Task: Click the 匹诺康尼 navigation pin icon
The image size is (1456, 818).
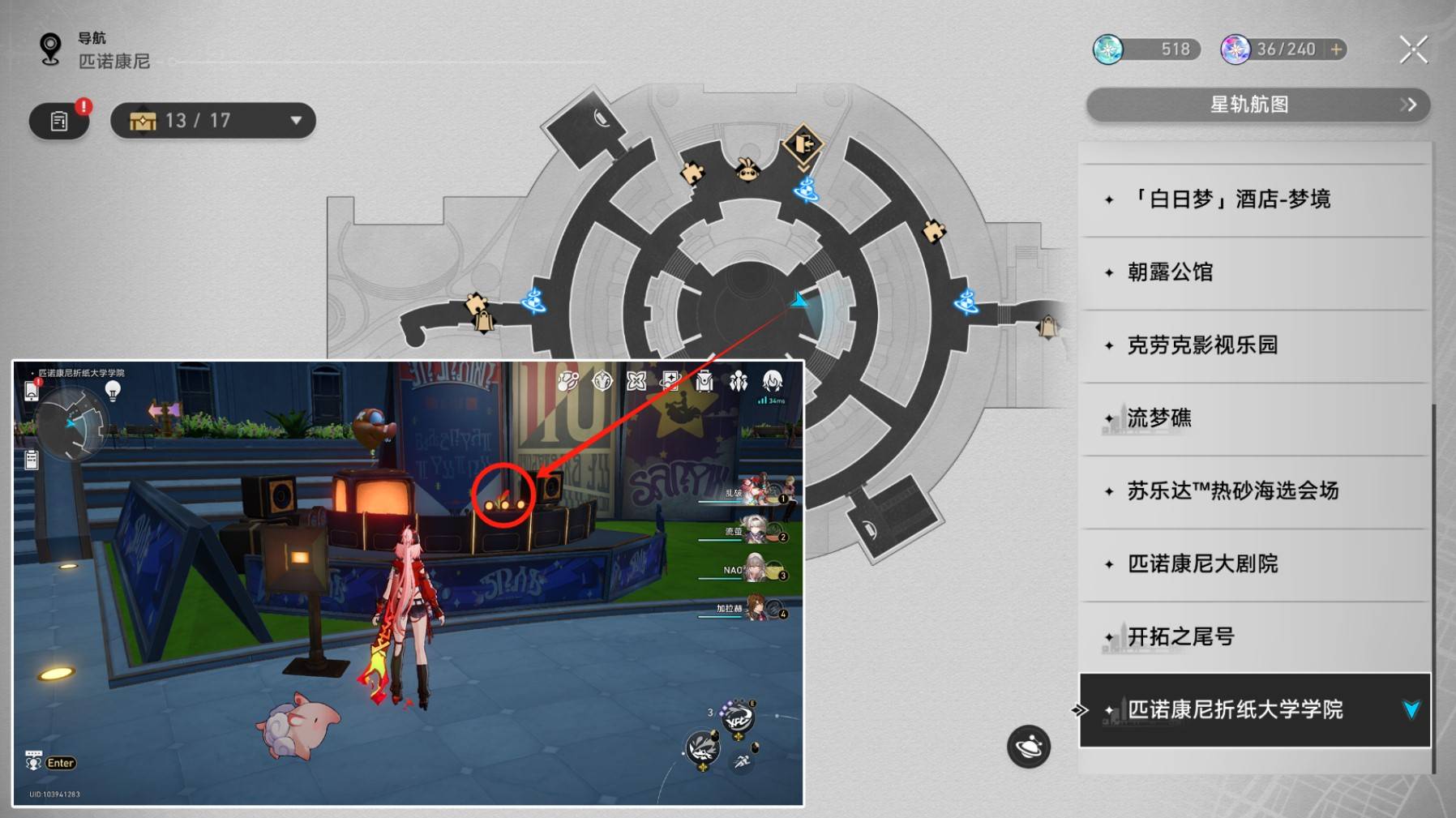Action: pos(50,49)
